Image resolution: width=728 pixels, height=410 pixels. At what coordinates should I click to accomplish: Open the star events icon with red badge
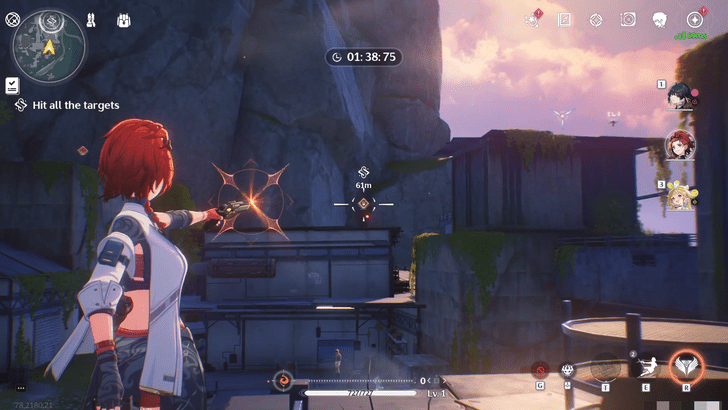[x=533, y=20]
